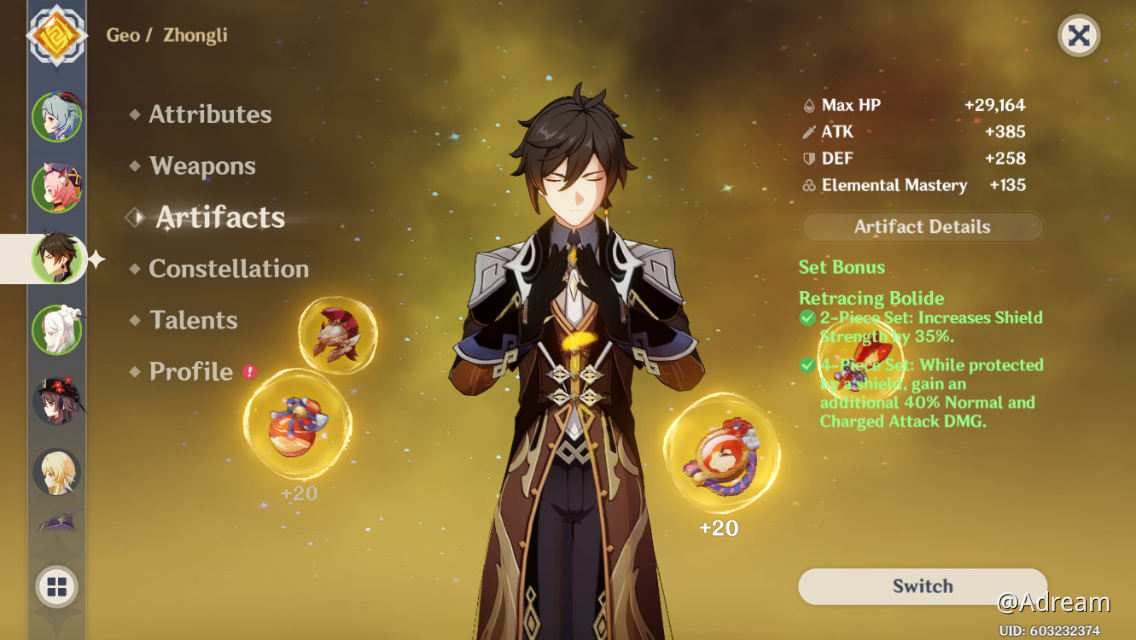The height and width of the screenshot is (640, 1136).
Task: Select the red artifact overlapping the set bonus text
Action: click(x=860, y=365)
